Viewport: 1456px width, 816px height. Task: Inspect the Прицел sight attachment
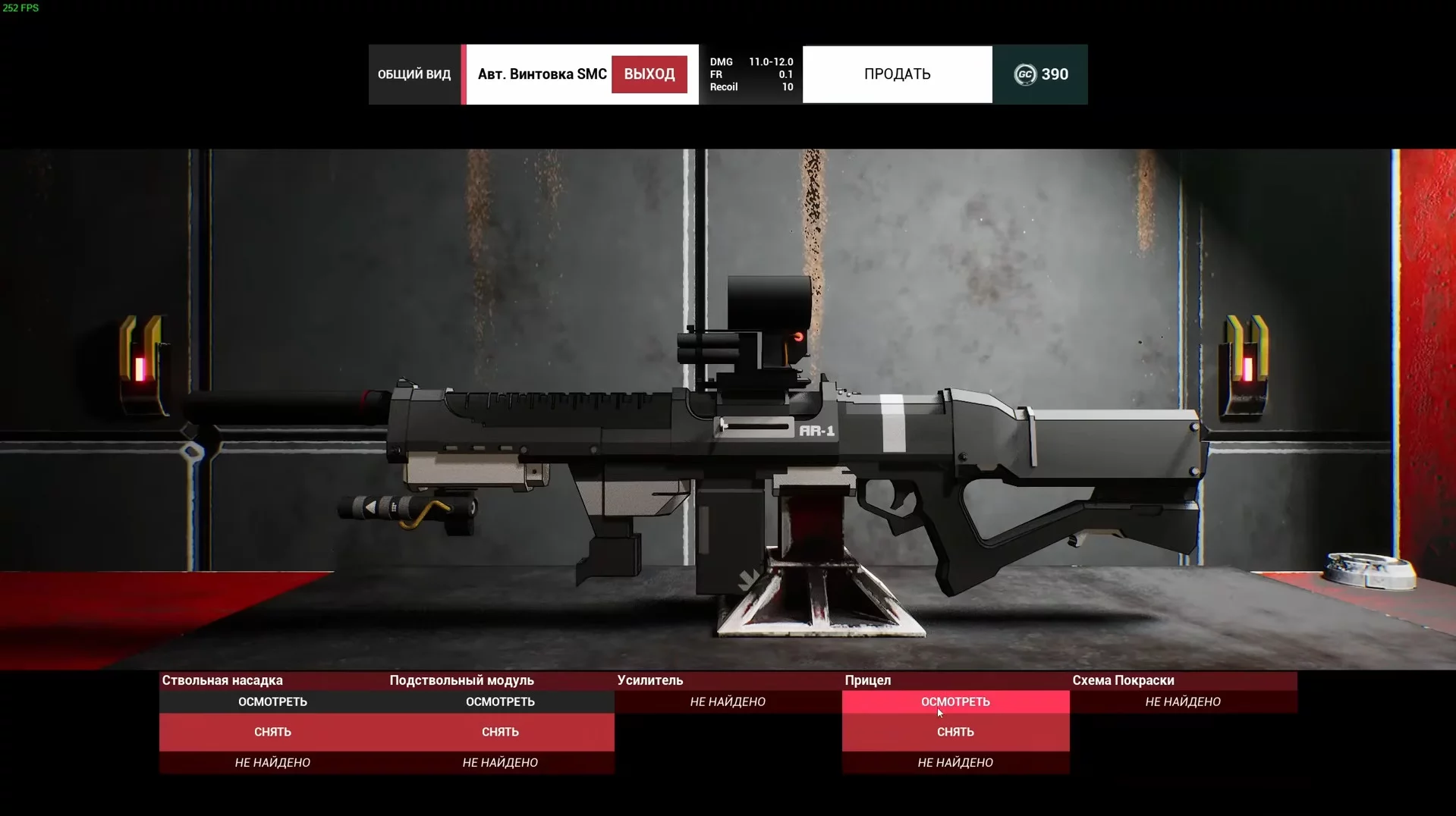tap(955, 701)
